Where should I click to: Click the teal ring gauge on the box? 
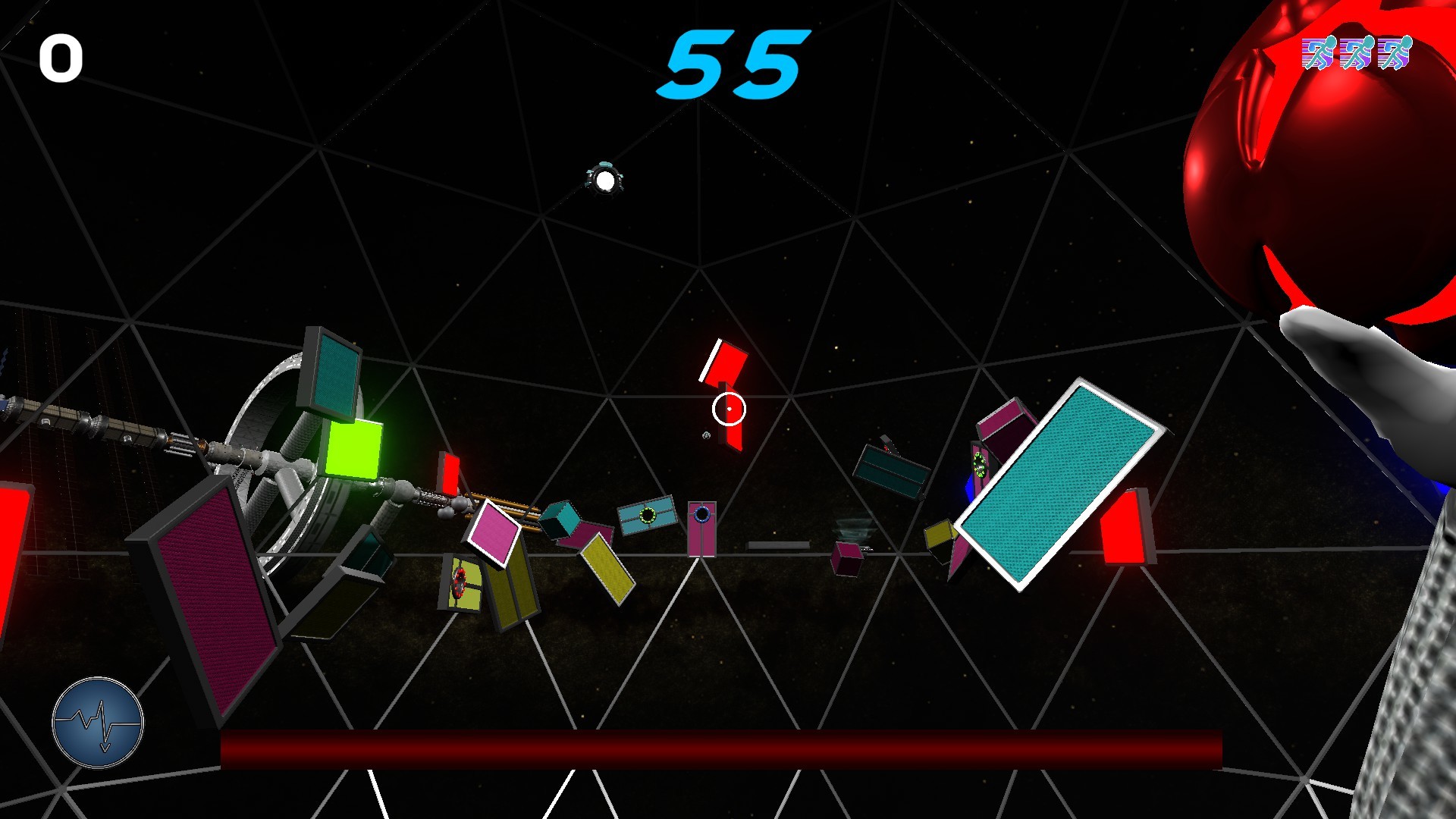tap(648, 514)
